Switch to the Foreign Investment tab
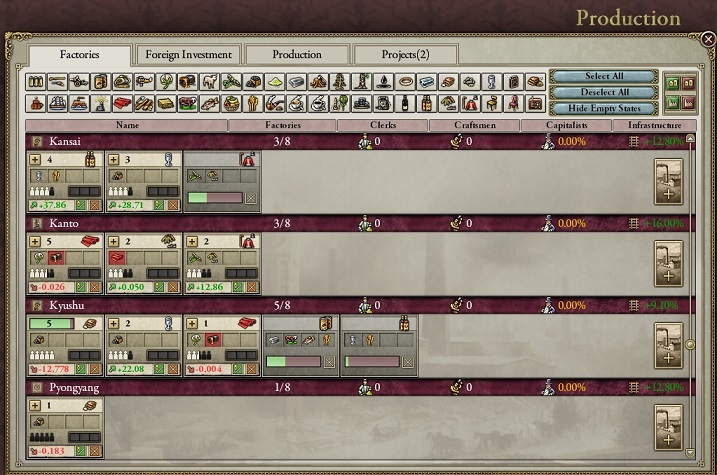 tap(187, 55)
